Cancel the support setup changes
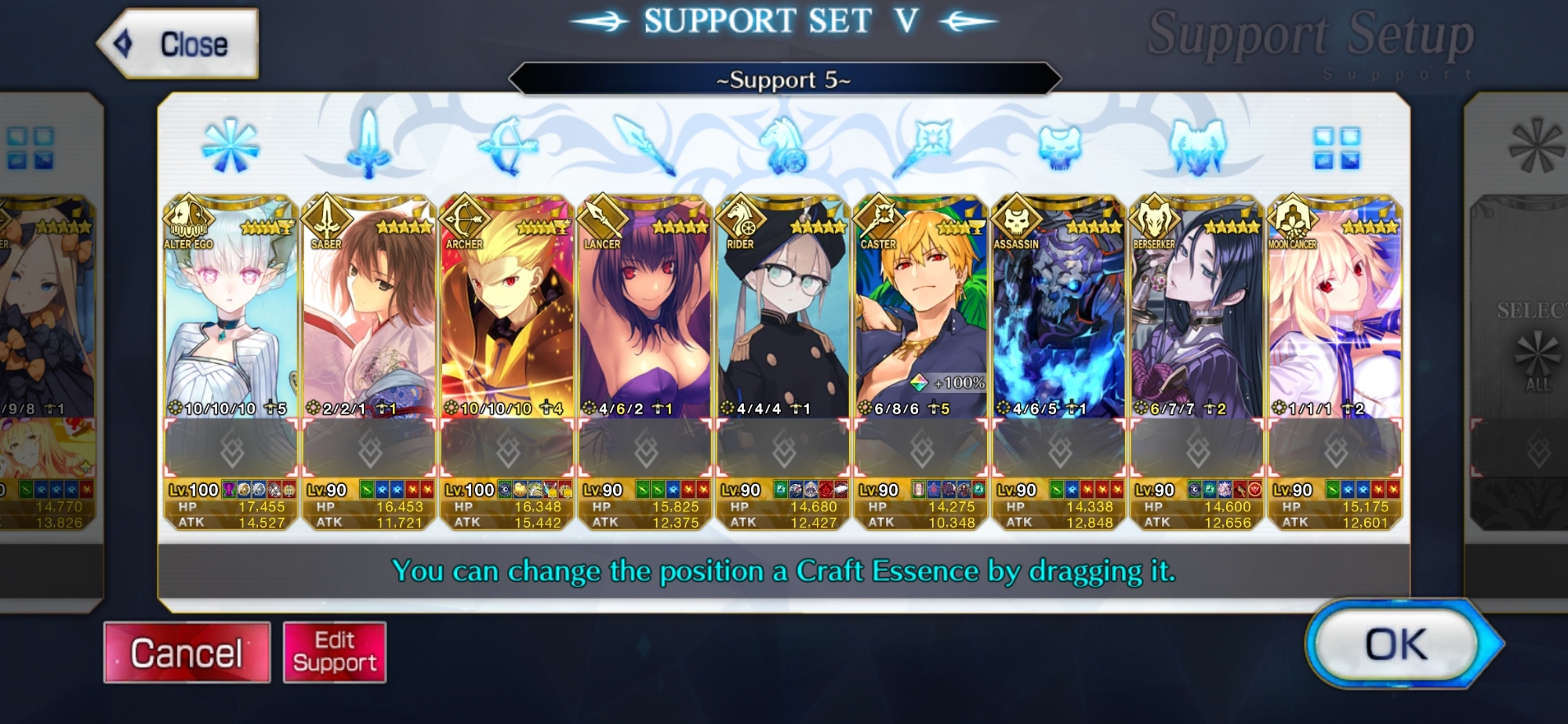Screen dimensions: 1568x724 pyautogui.click(x=187, y=653)
